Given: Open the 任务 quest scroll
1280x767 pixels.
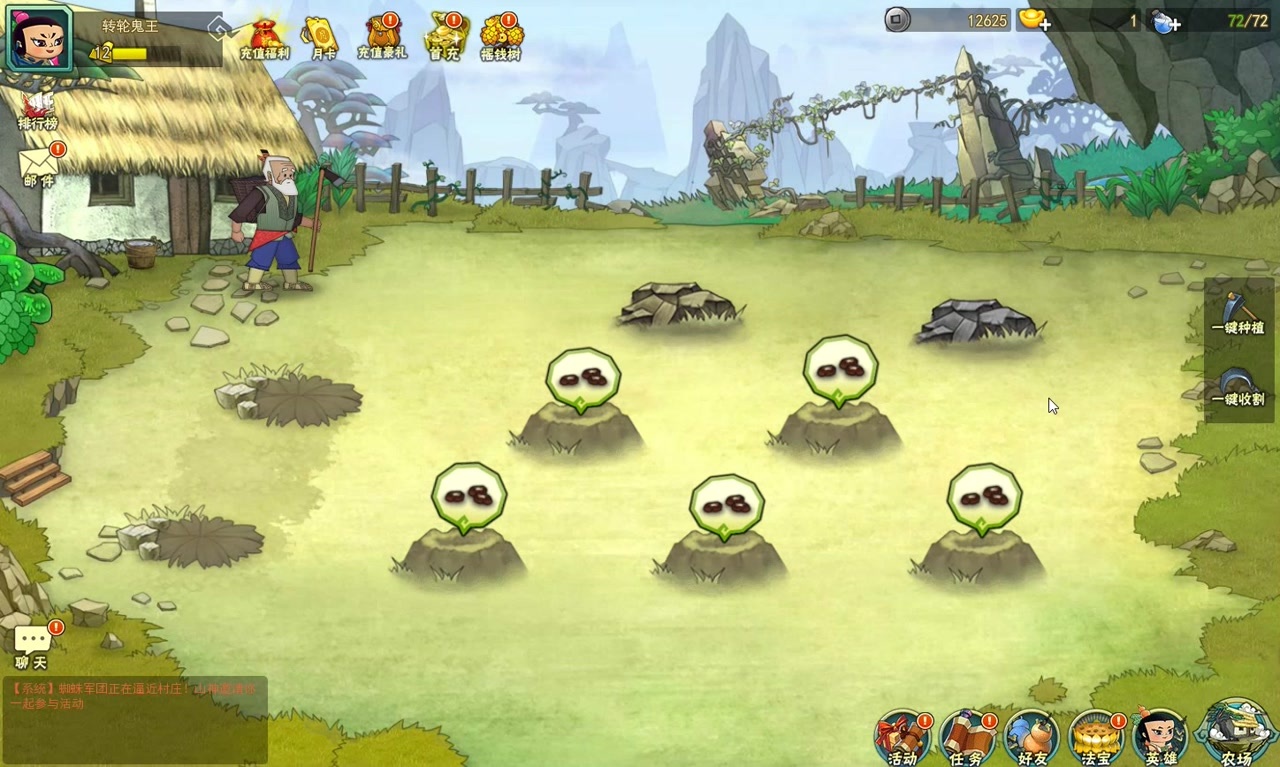Looking at the screenshot, I should coord(967,737).
